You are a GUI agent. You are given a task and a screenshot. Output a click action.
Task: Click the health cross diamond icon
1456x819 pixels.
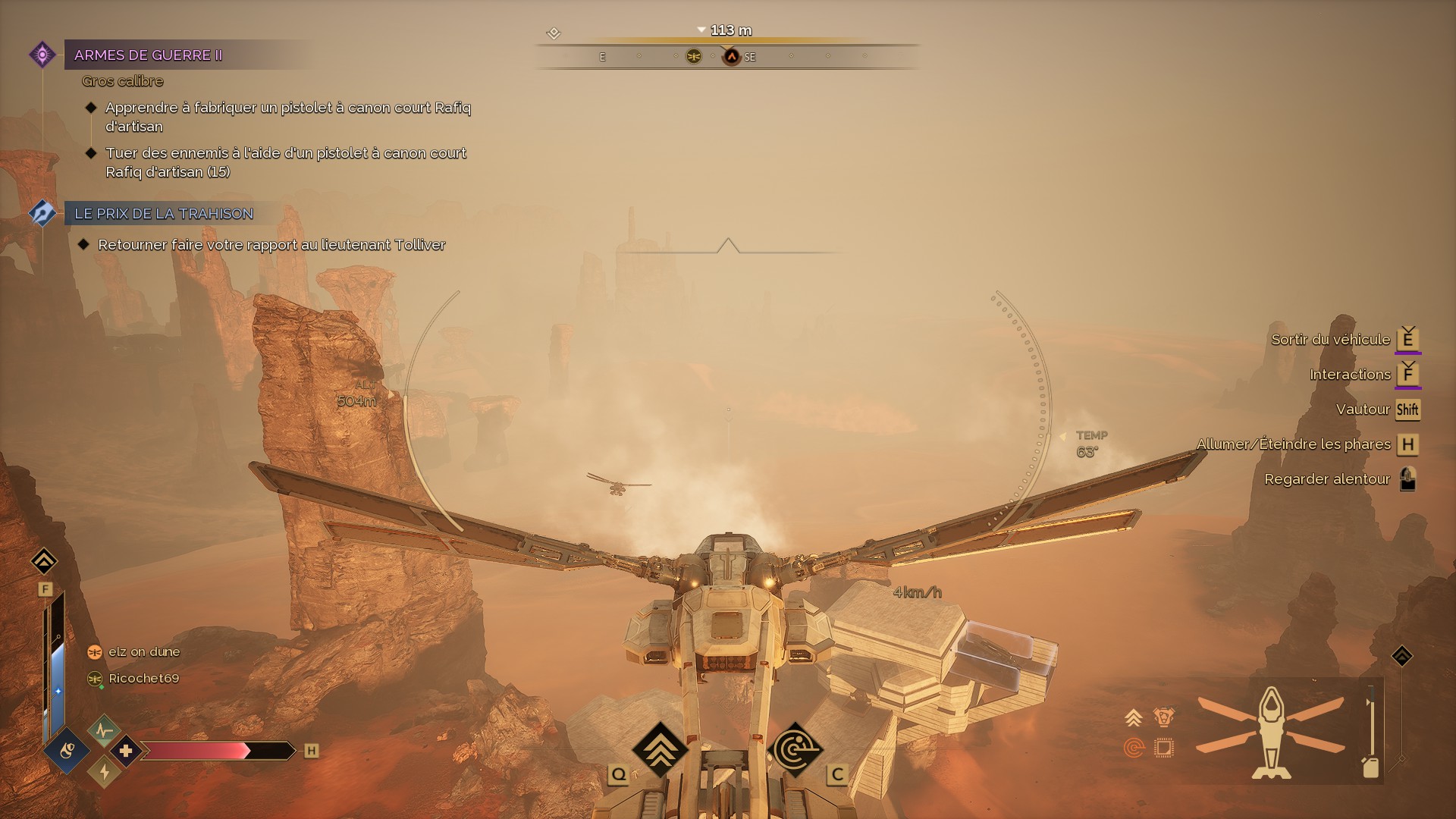pyautogui.click(x=126, y=751)
